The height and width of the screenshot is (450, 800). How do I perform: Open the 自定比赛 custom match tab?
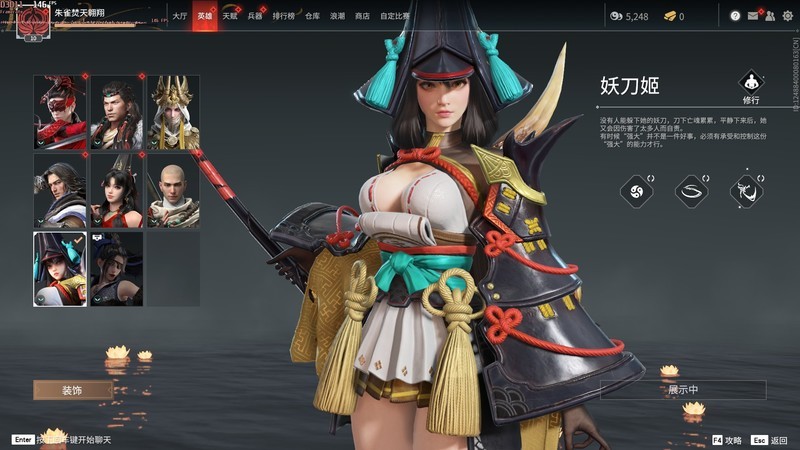coord(395,16)
